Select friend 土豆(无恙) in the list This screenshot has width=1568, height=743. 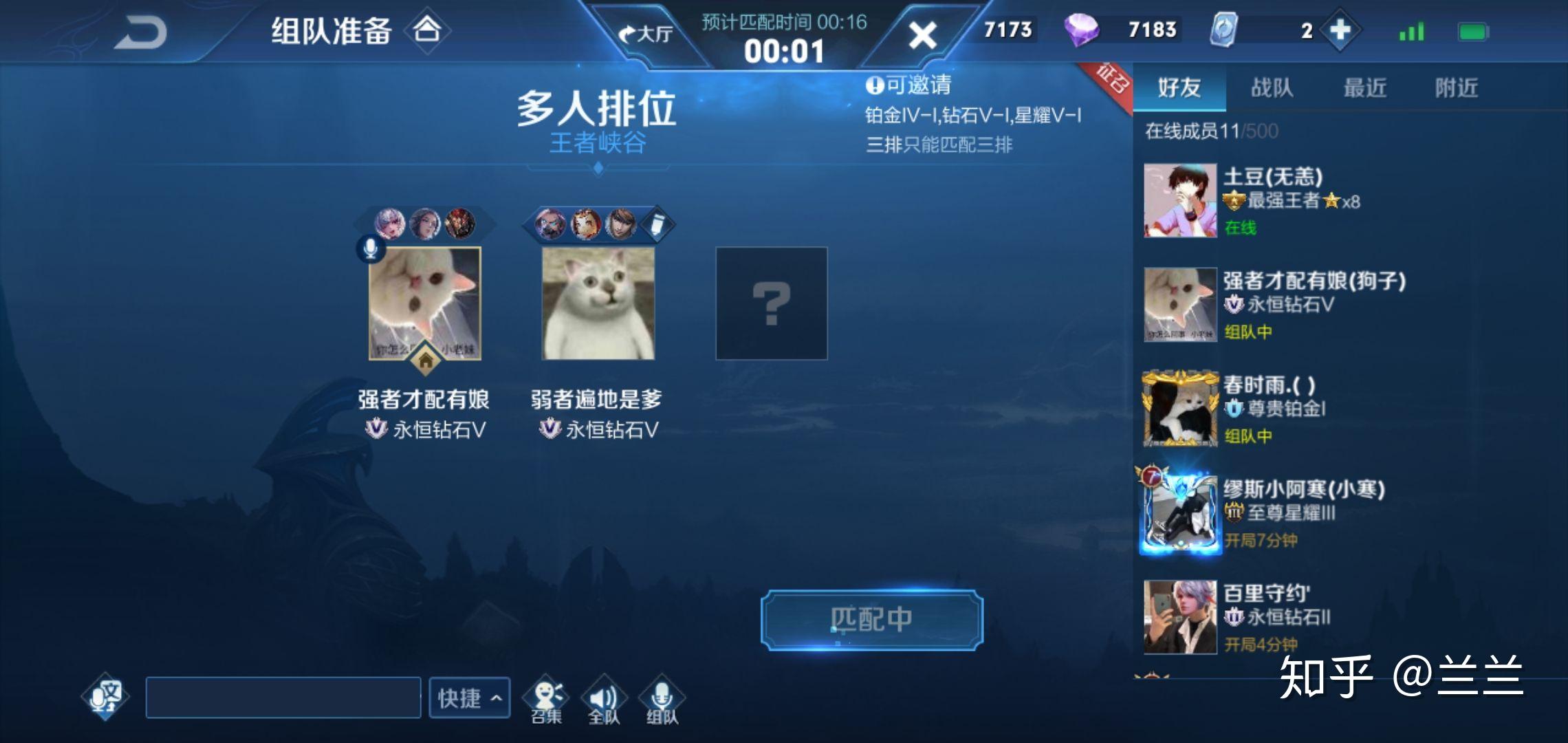[1272, 200]
